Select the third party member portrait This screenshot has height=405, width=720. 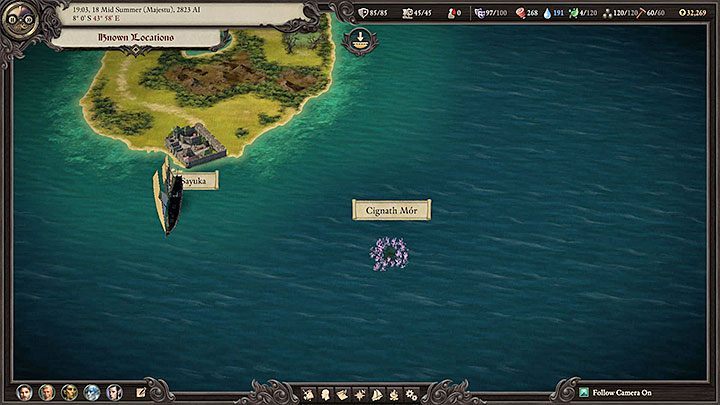(x=70, y=392)
